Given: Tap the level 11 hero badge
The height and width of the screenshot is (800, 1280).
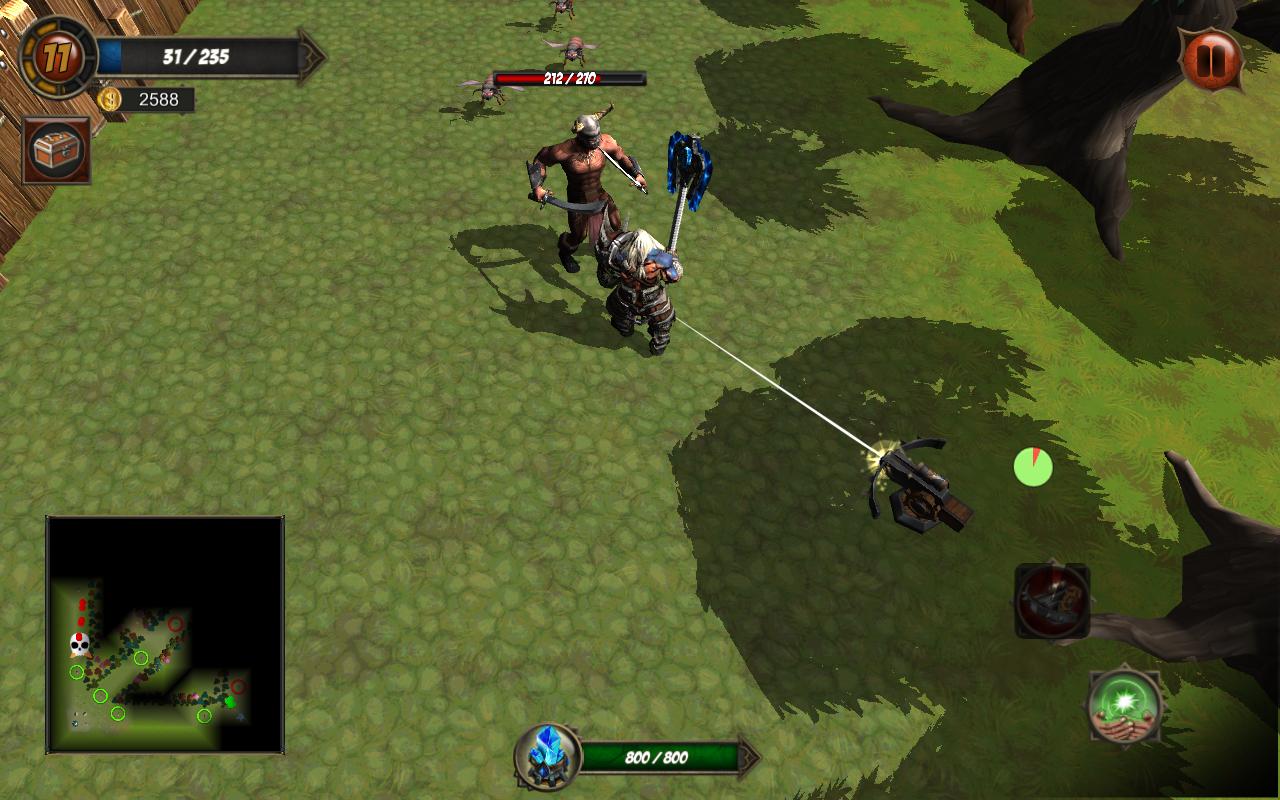Looking at the screenshot, I should tap(57, 57).
